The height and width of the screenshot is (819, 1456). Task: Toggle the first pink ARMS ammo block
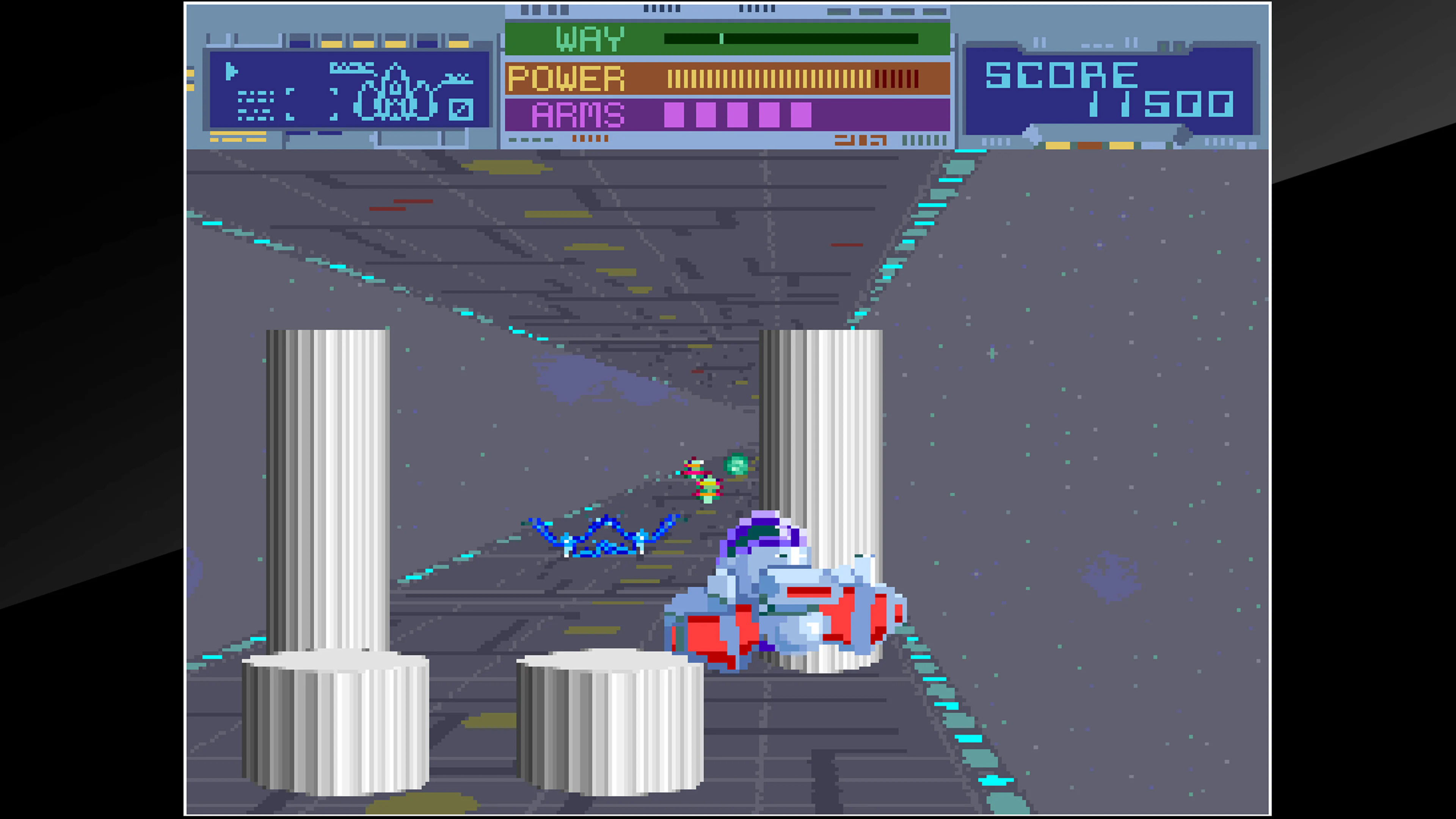[674, 113]
